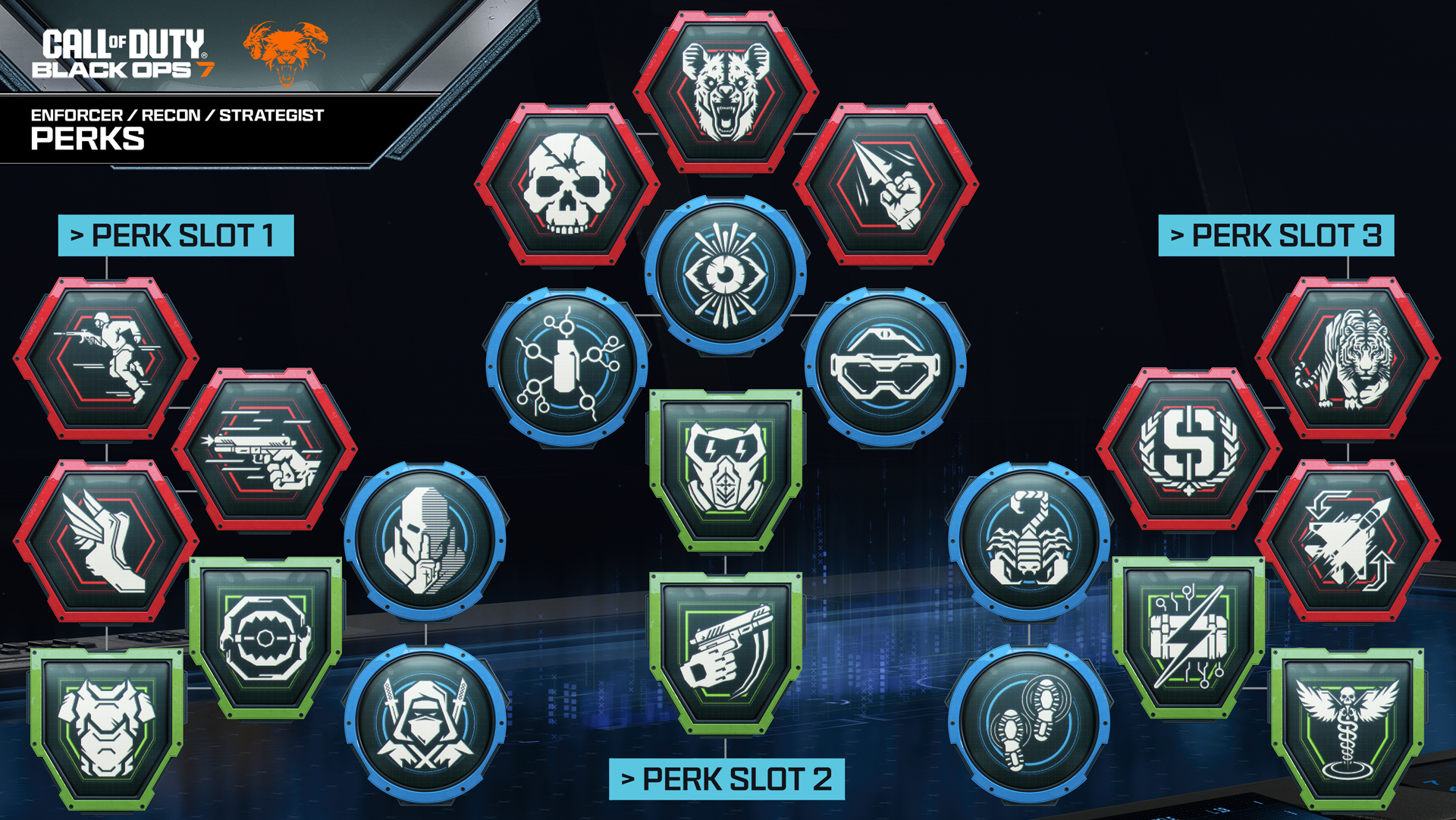Select the radiating eye perk icon
Screen dimensions: 1456x820
(726, 275)
